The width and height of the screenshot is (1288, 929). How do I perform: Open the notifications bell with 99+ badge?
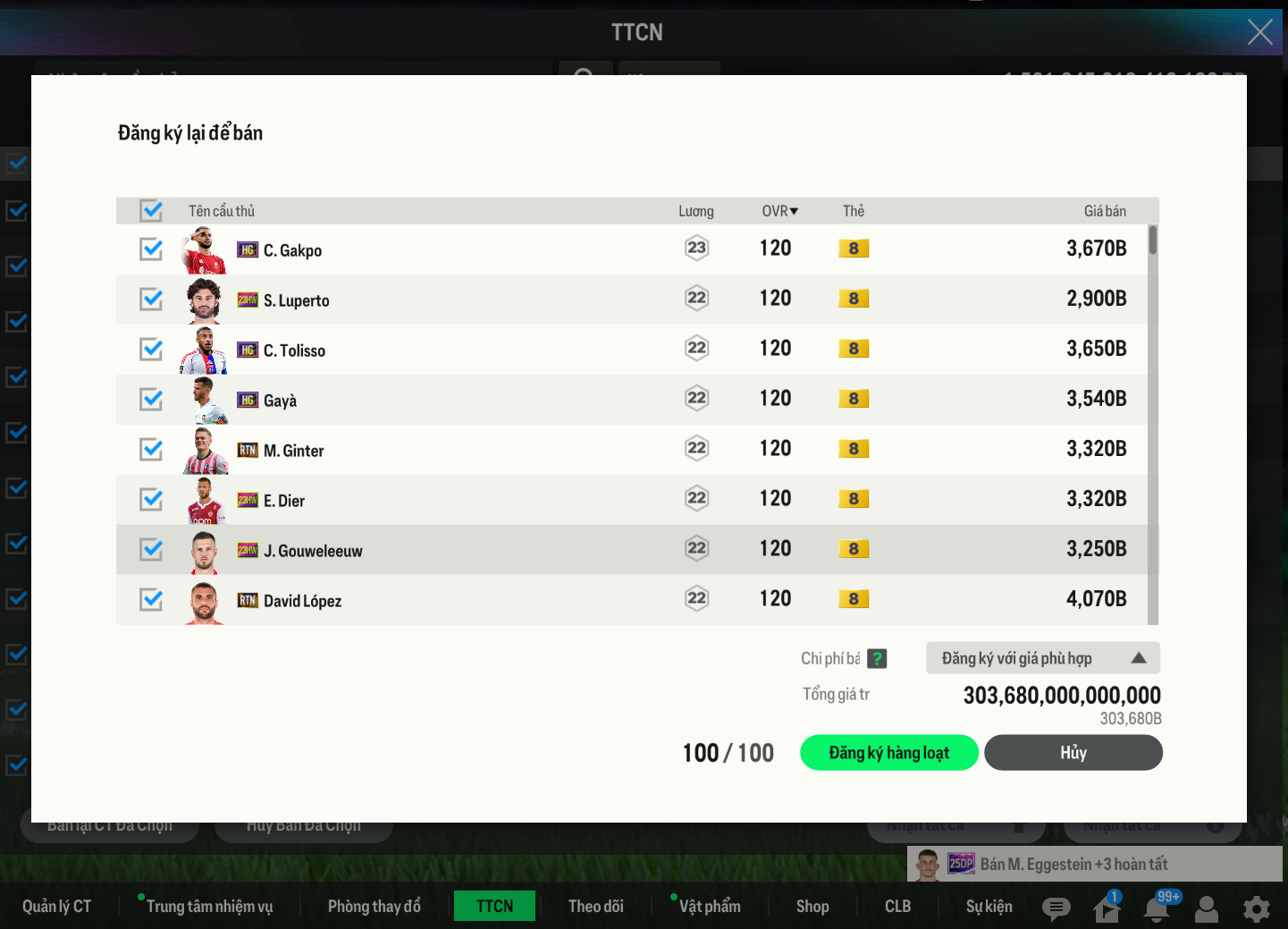(1157, 909)
